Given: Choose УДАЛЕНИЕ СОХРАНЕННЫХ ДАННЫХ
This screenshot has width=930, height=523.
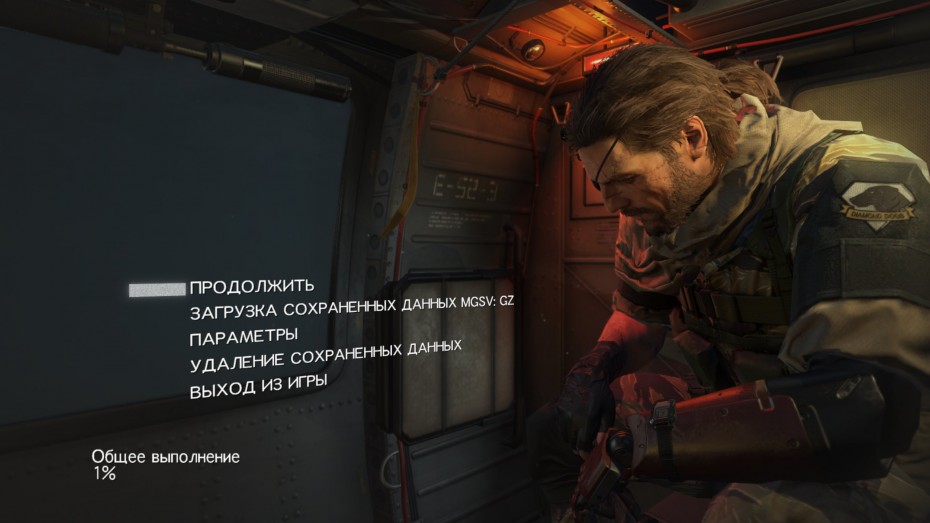Looking at the screenshot, I should 325,353.
